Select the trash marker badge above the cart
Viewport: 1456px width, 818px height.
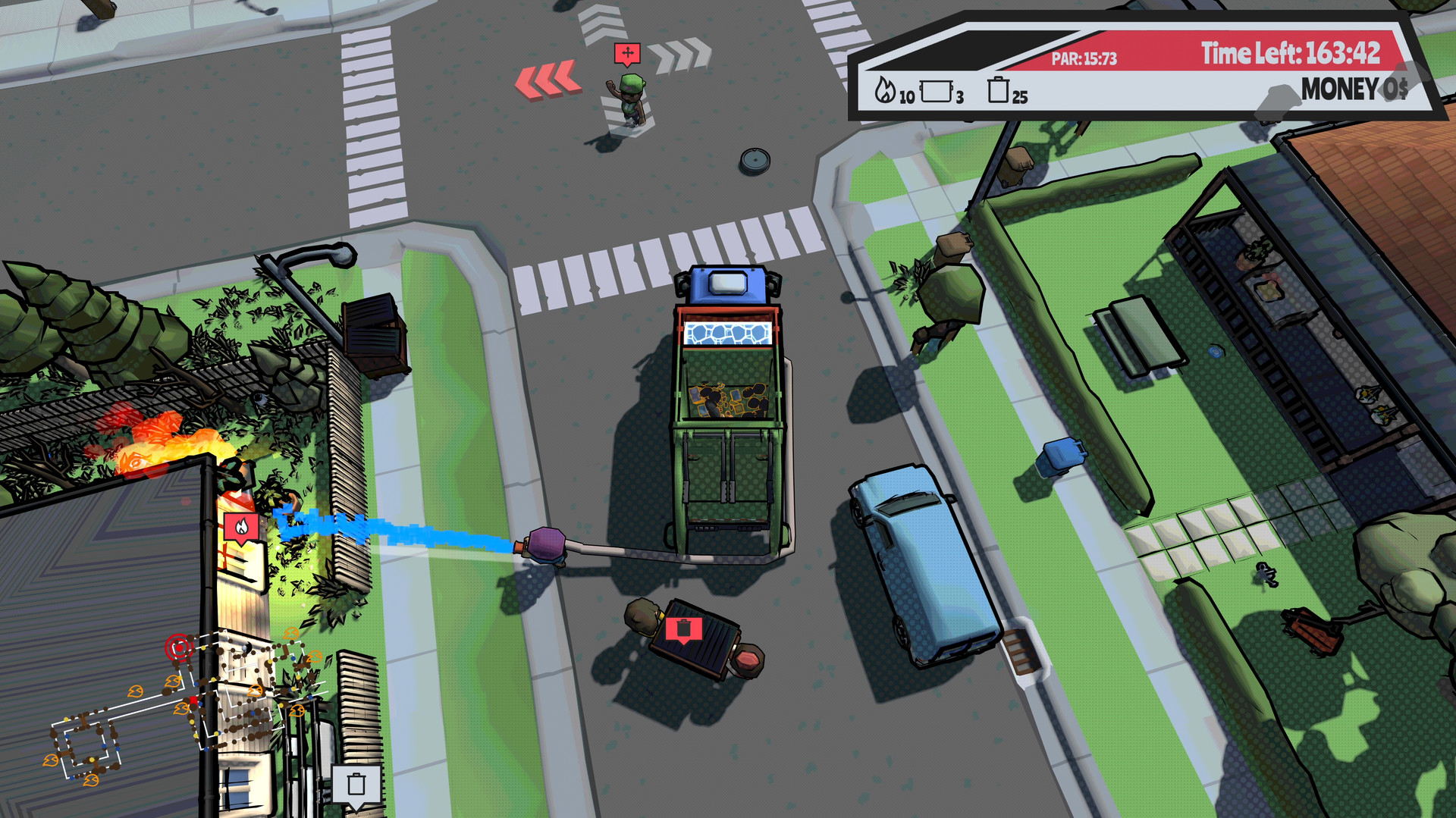point(685,628)
